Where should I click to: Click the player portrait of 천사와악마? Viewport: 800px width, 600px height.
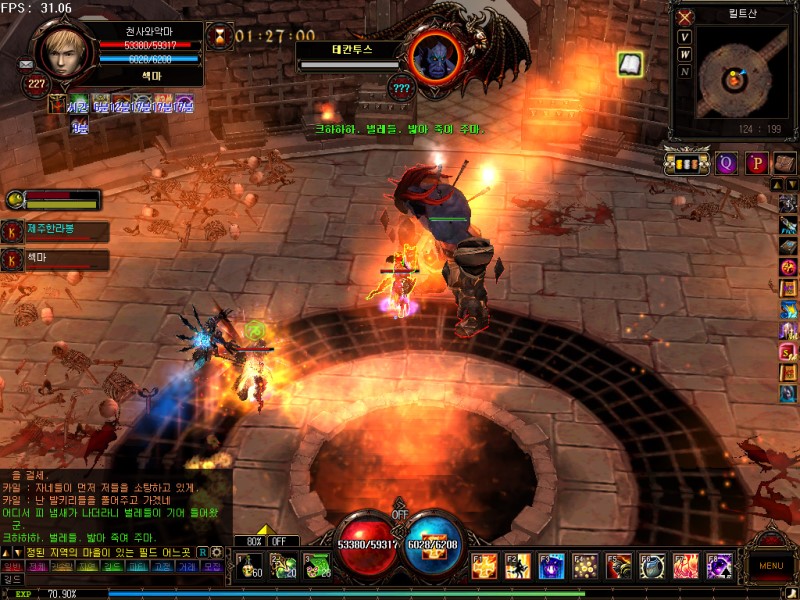(66, 49)
